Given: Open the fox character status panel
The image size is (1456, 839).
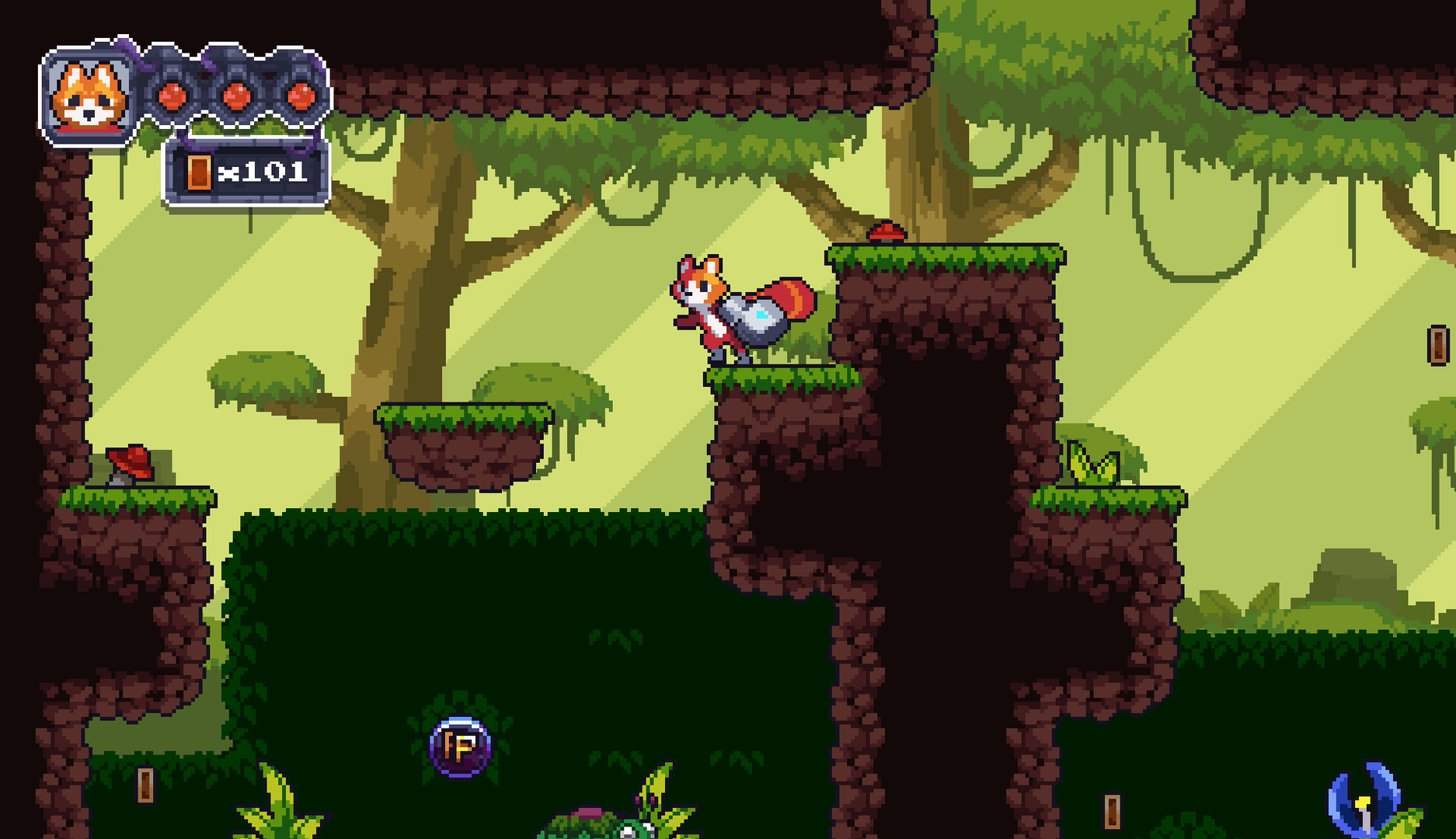Looking at the screenshot, I should tap(89, 93).
